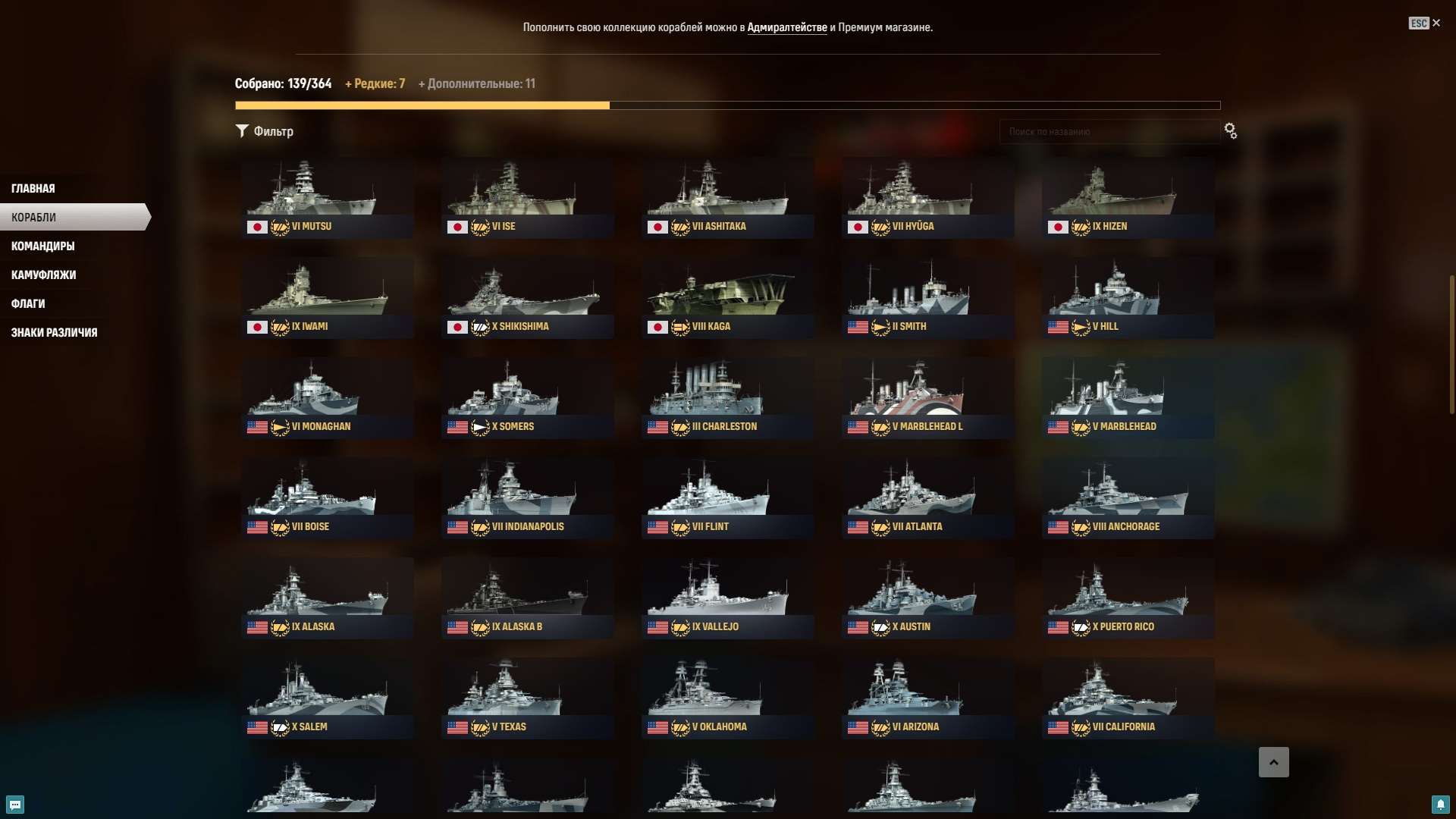The height and width of the screenshot is (819, 1456).
Task: Click the collection progress bar
Action: pyautogui.click(x=728, y=105)
